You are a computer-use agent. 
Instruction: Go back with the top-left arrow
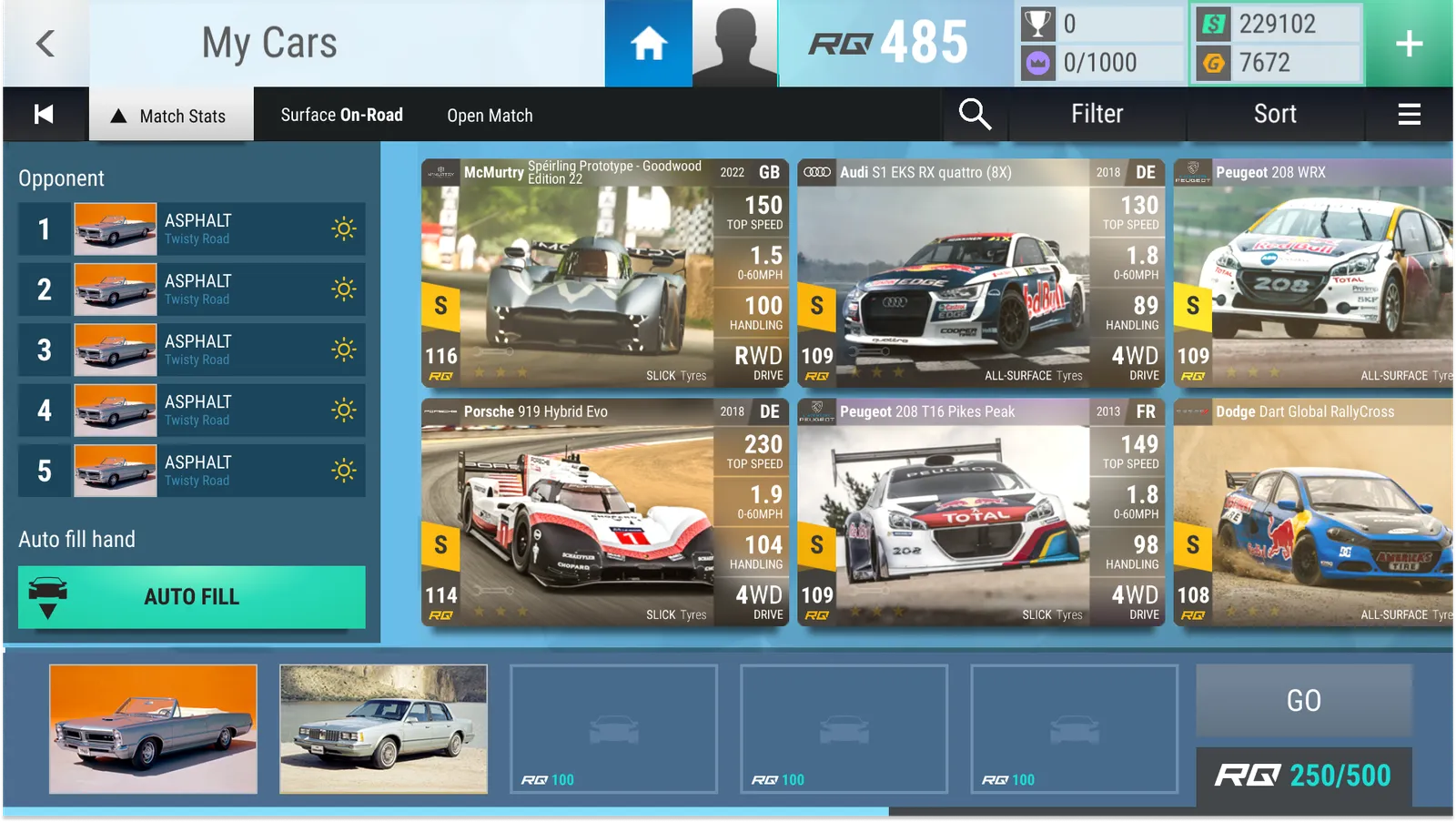pos(45,43)
